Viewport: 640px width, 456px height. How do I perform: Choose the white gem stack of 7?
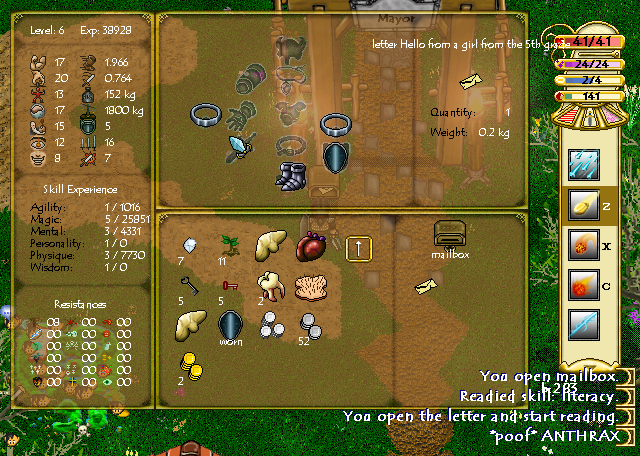pyautogui.click(x=188, y=245)
